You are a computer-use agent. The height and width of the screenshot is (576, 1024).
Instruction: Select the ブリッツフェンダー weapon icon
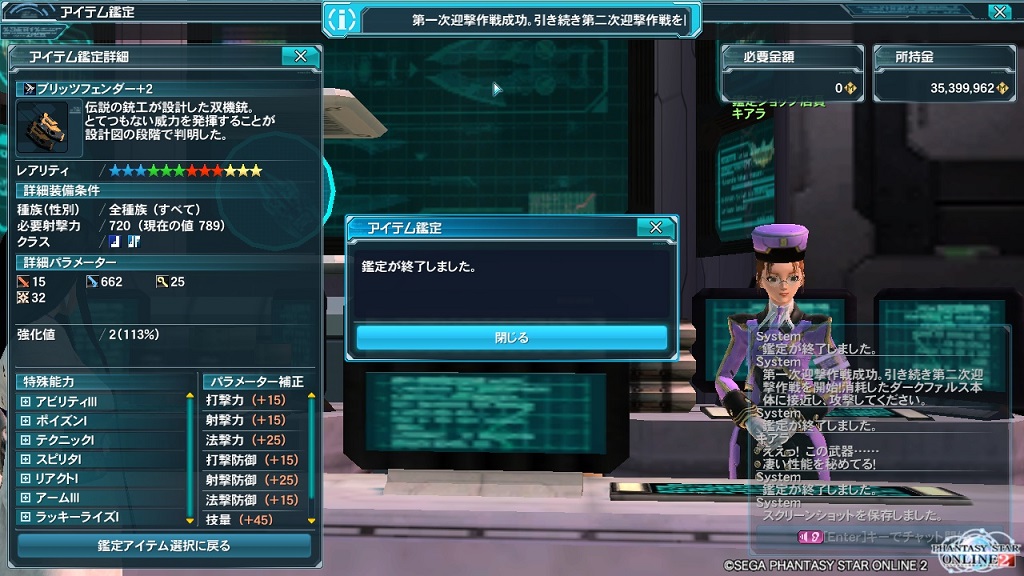coord(41,128)
